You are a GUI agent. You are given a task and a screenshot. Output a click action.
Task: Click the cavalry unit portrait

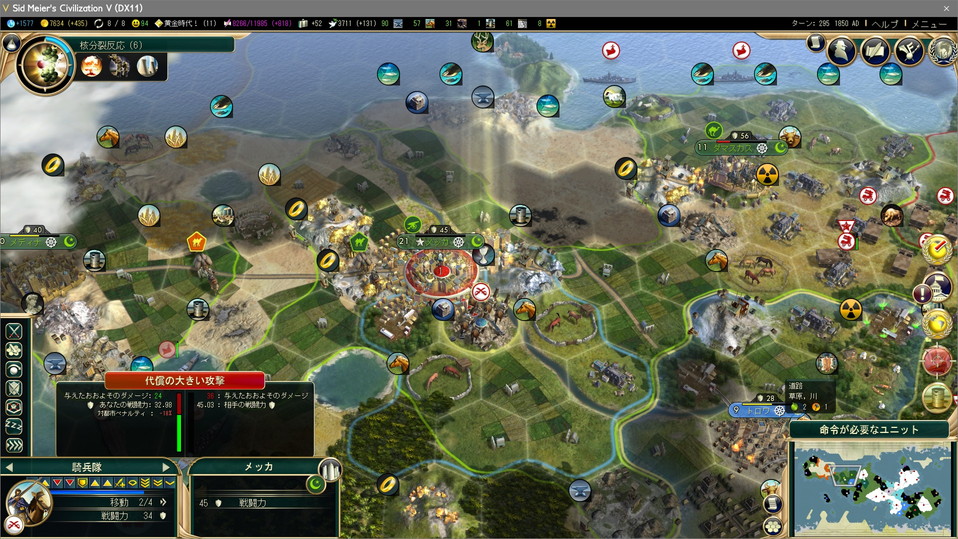coord(28,502)
